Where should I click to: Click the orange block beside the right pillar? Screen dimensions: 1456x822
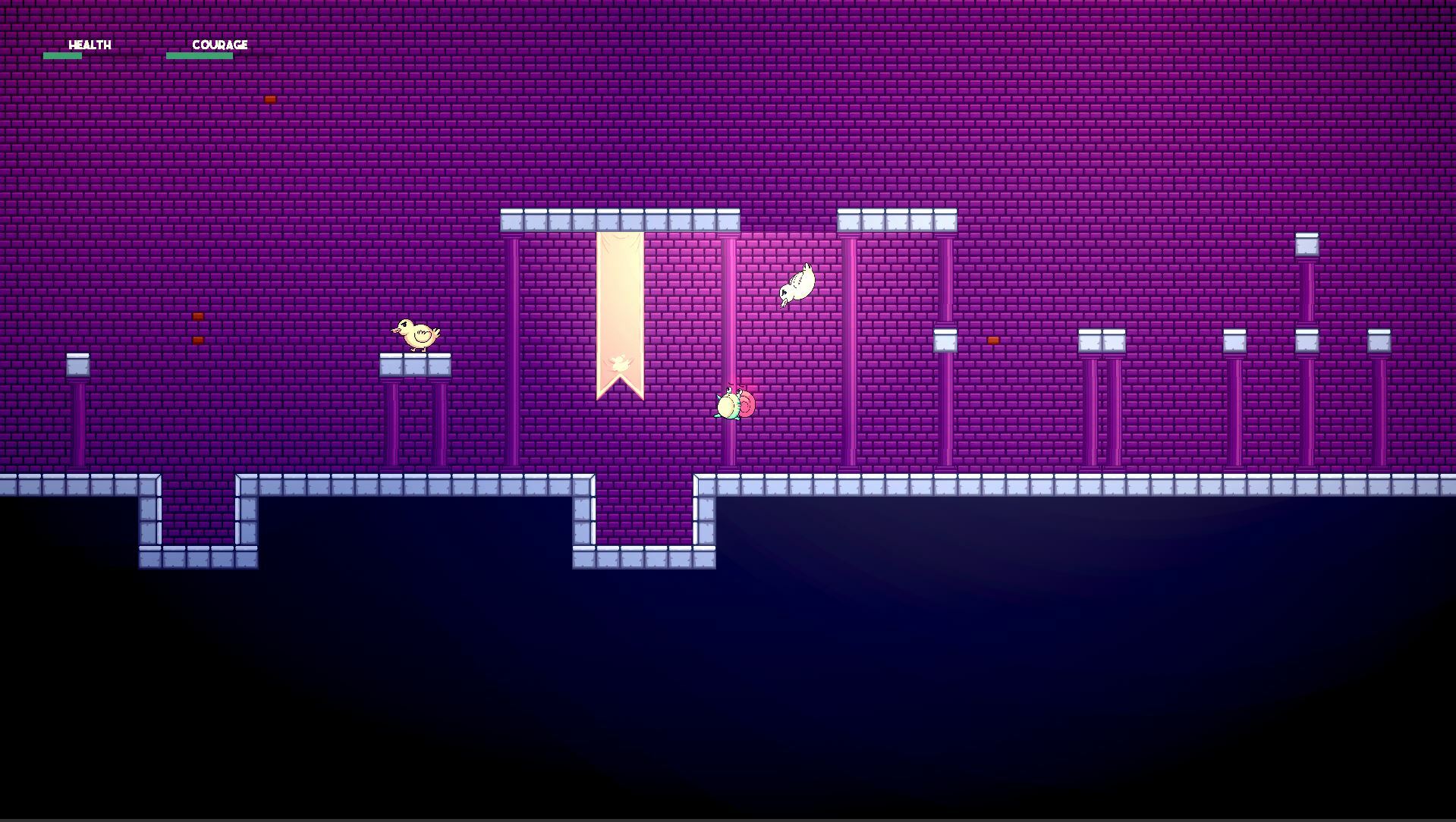pos(992,340)
